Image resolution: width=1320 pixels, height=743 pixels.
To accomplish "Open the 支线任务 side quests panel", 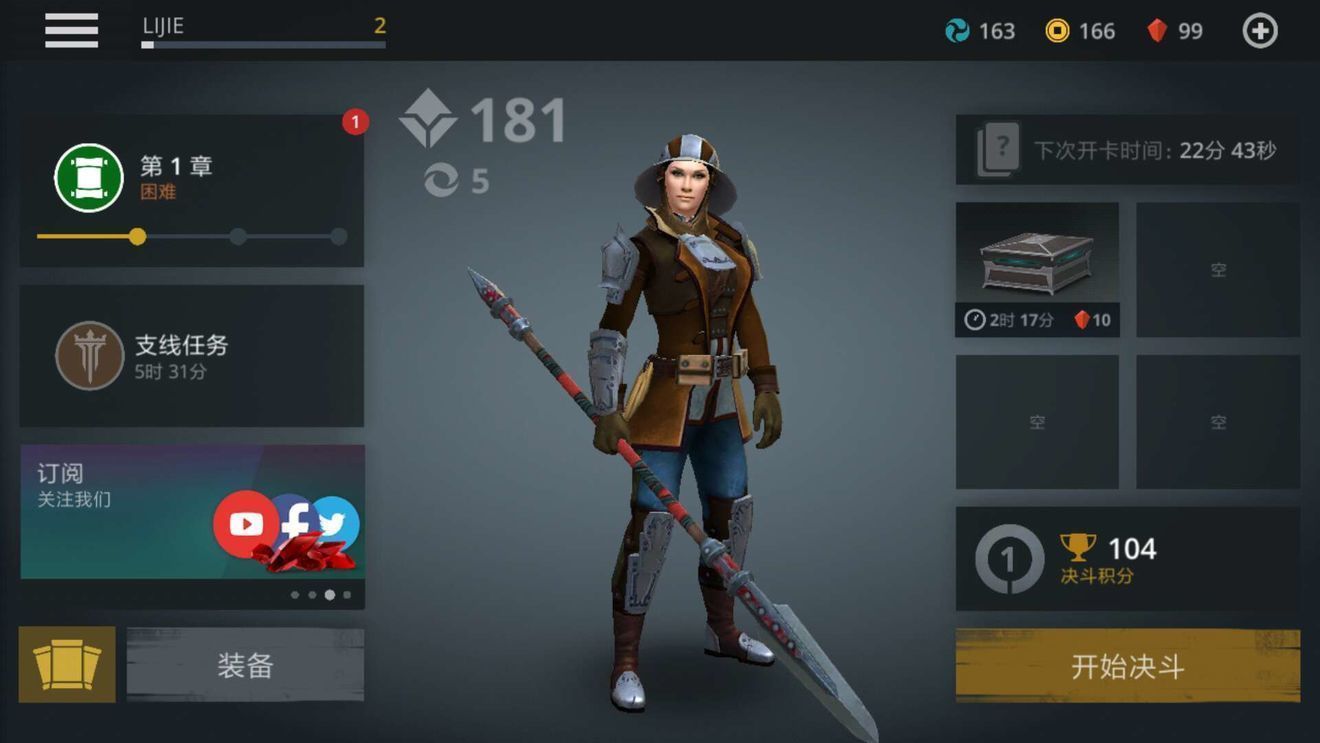I will (191, 356).
